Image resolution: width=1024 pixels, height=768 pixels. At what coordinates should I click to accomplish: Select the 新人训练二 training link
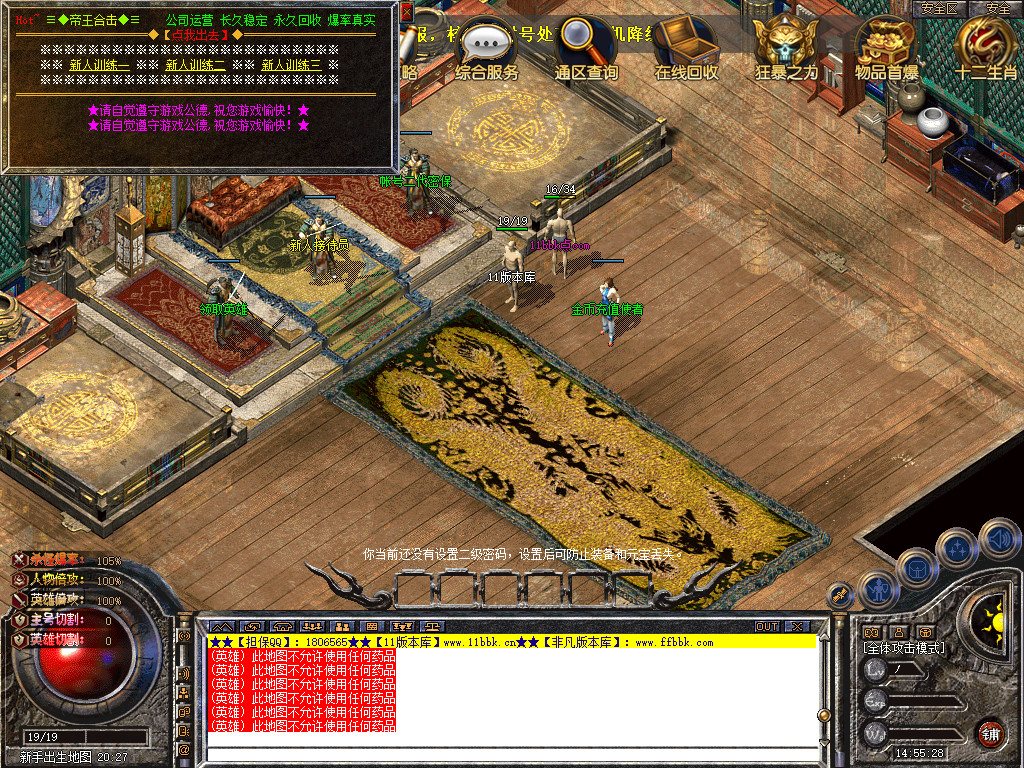195,65
